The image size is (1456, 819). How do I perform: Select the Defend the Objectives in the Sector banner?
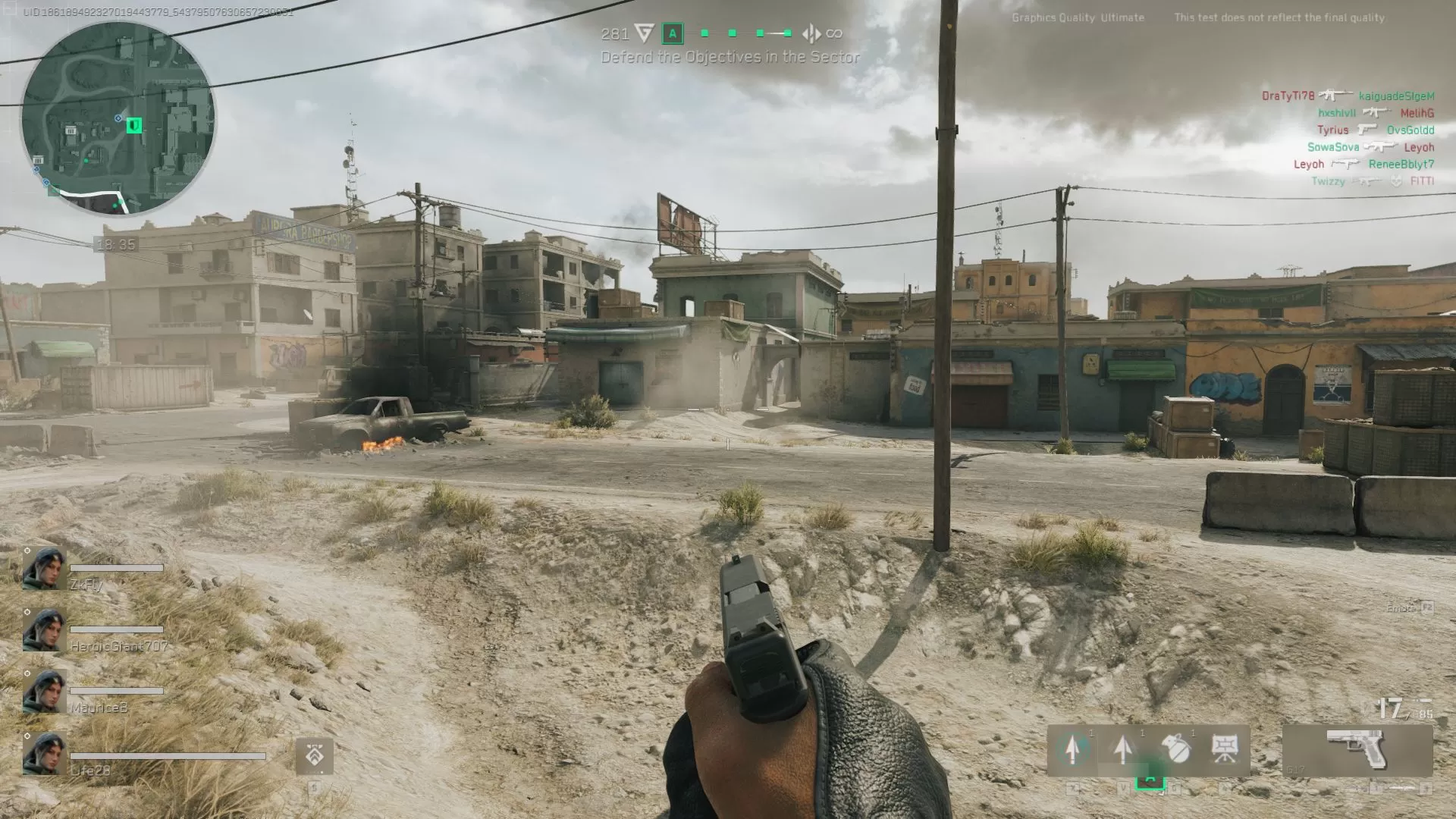(730, 57)
